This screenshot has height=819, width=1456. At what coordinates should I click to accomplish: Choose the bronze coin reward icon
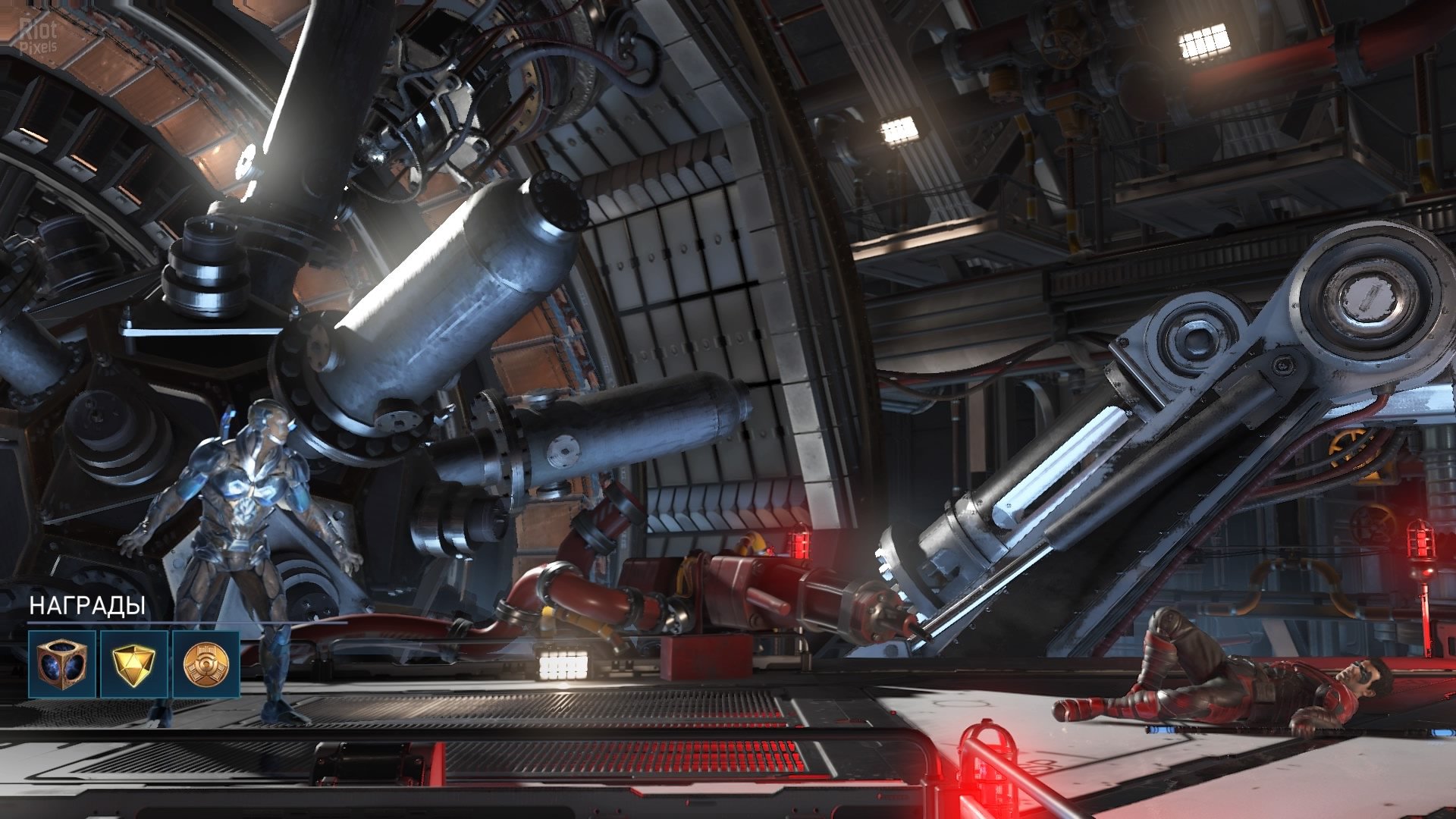206,664
